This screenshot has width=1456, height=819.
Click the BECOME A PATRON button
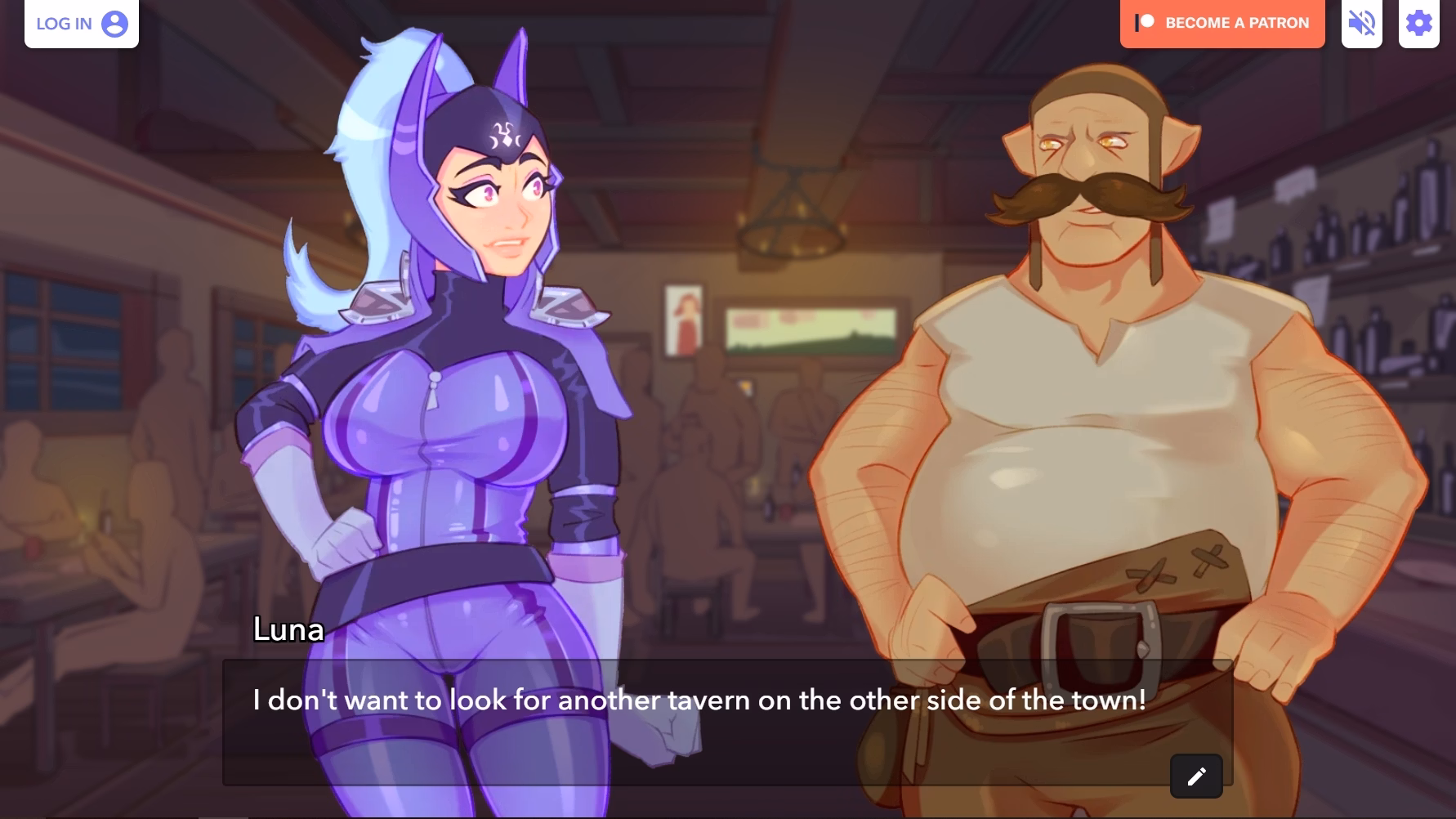(1222, 22)
